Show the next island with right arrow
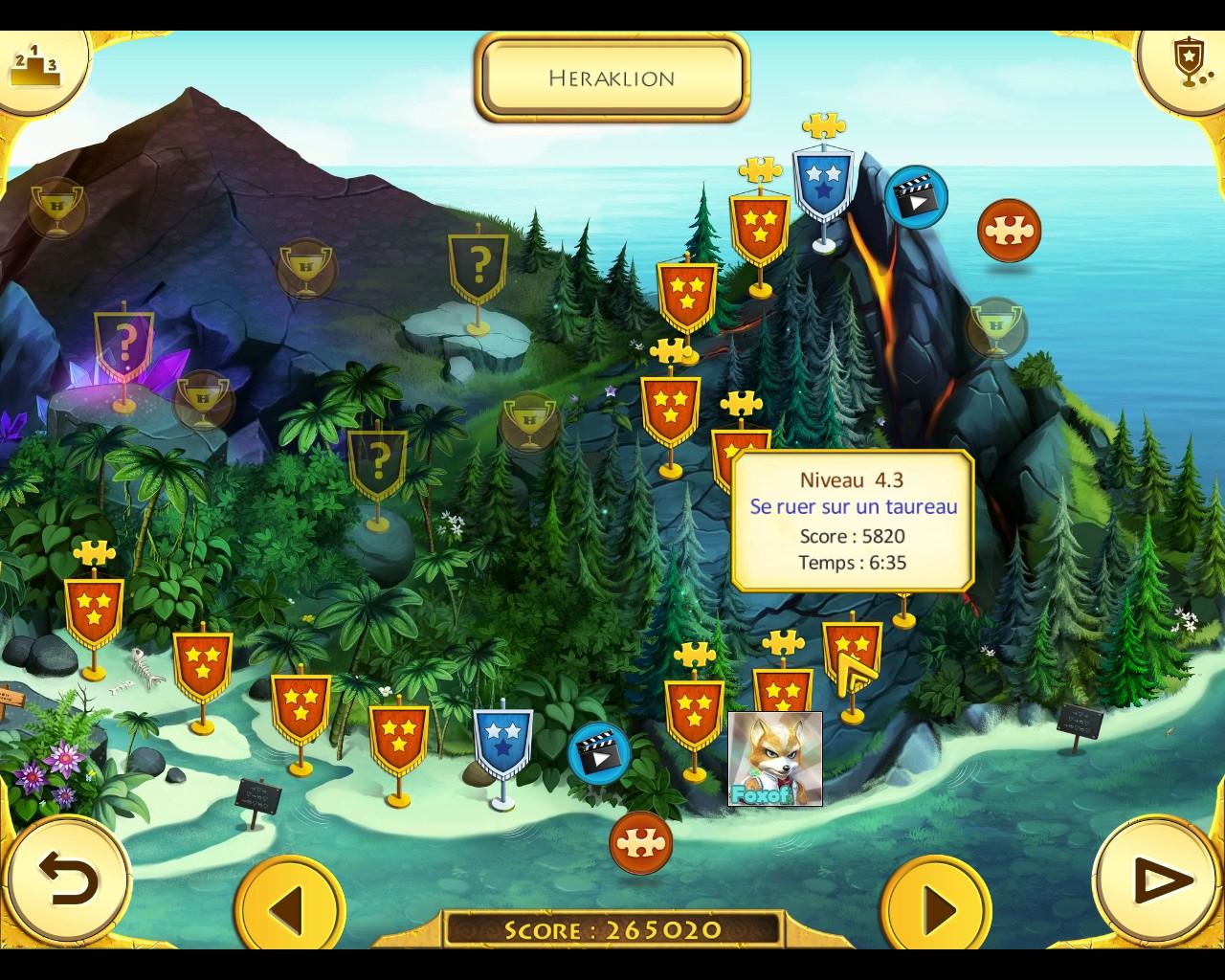Screen dimensions: 1225x980 936,907
